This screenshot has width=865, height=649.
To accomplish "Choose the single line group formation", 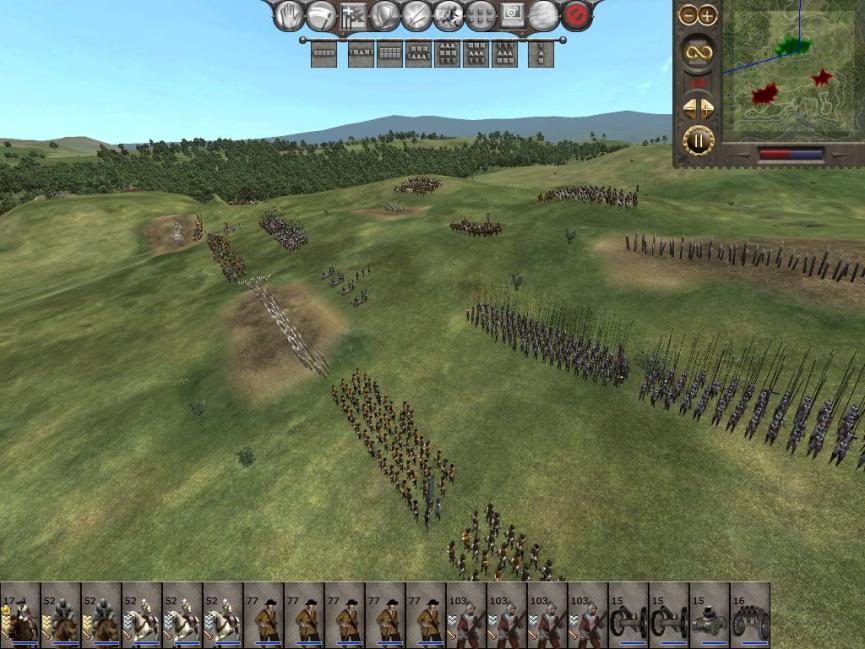I will coord(323,54).
